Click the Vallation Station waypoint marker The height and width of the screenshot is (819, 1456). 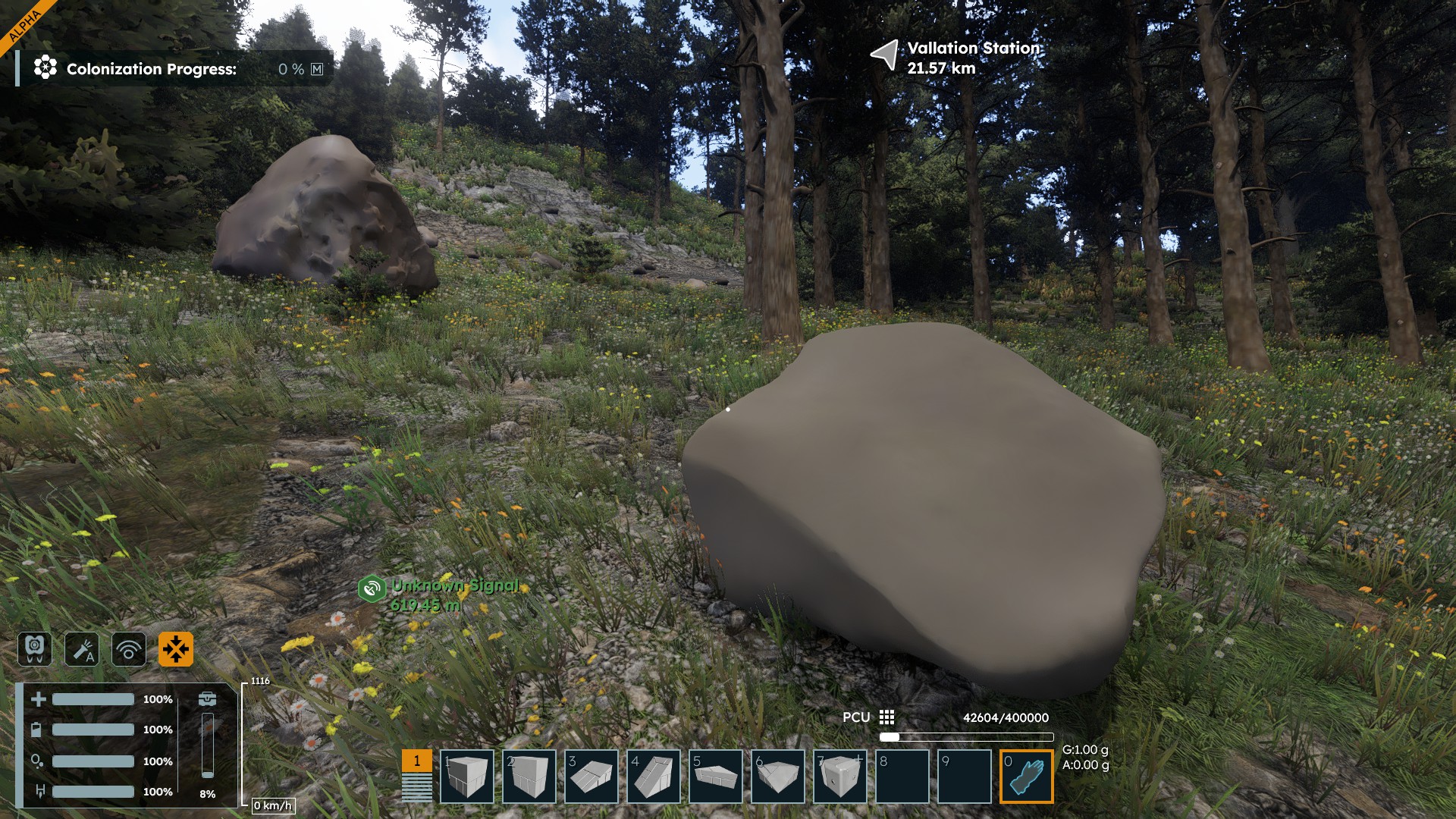tap(884, 55)
